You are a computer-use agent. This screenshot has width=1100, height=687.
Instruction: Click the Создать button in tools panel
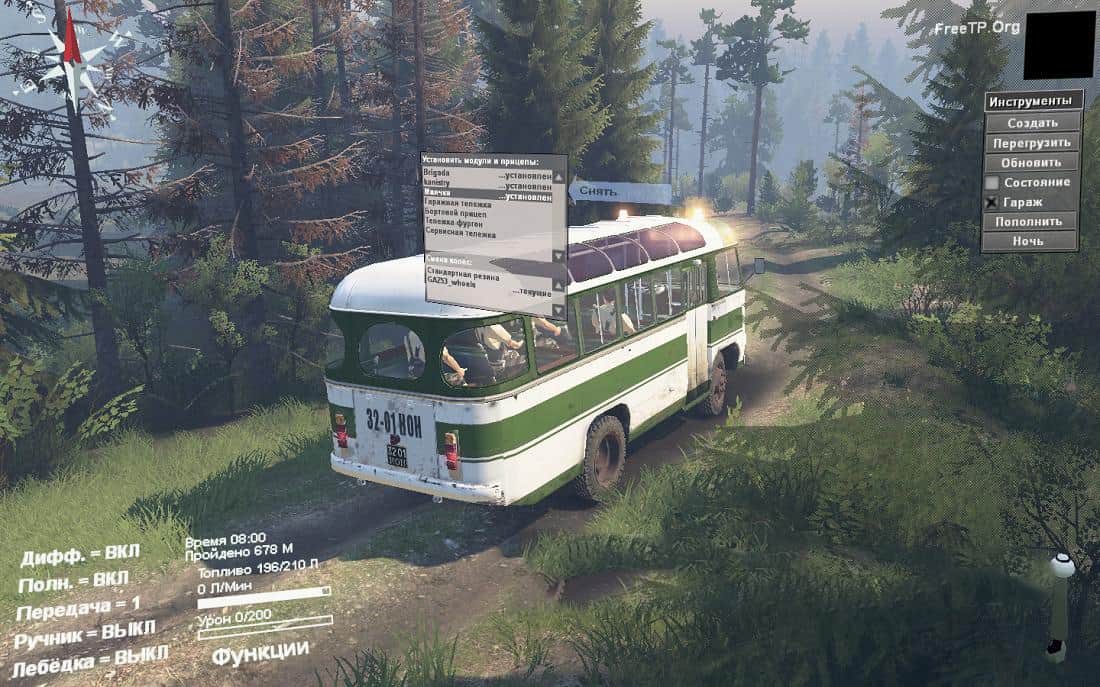coord(1032,122)
